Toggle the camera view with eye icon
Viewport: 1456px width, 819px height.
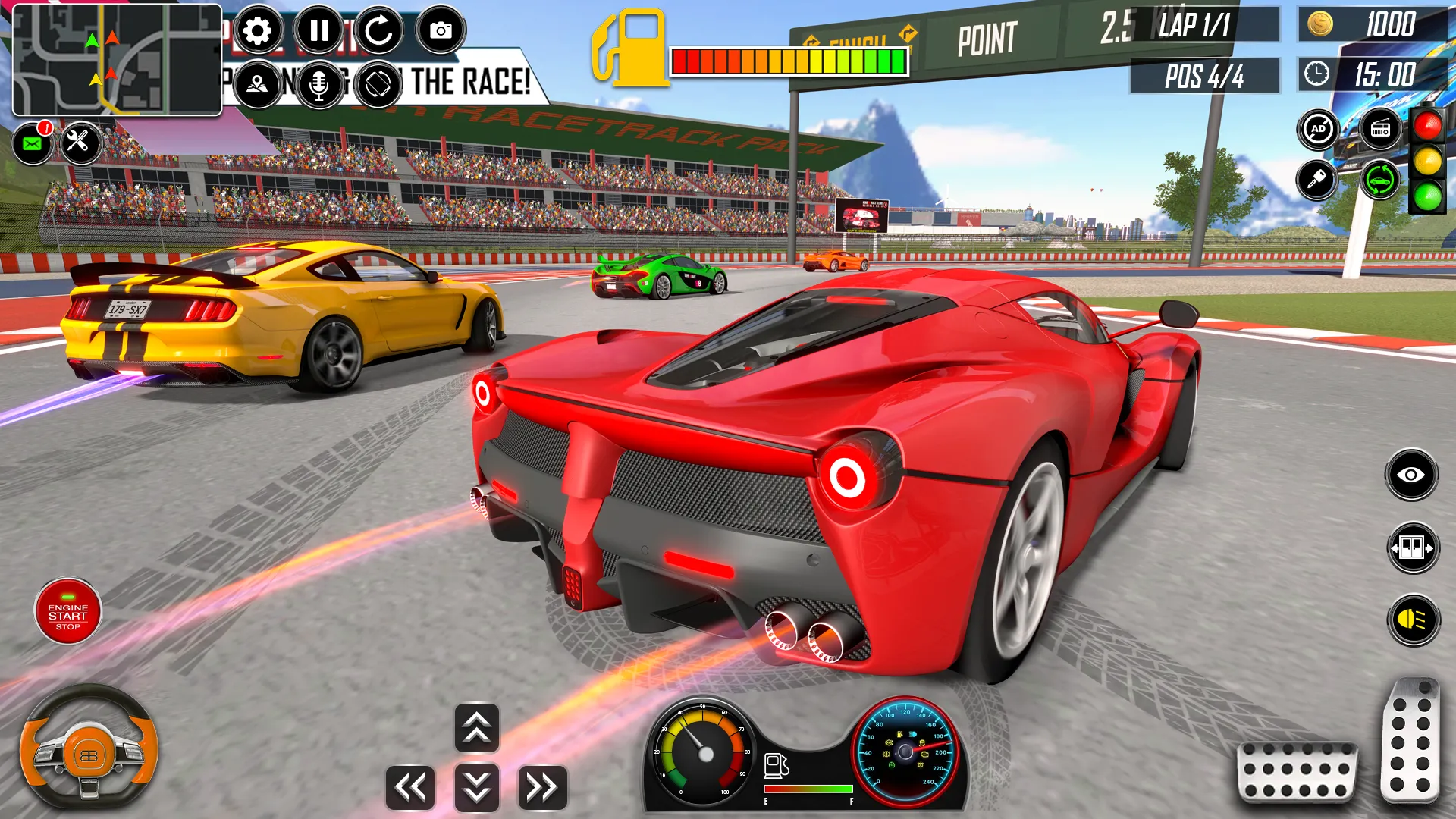[x=1411, y=472]
